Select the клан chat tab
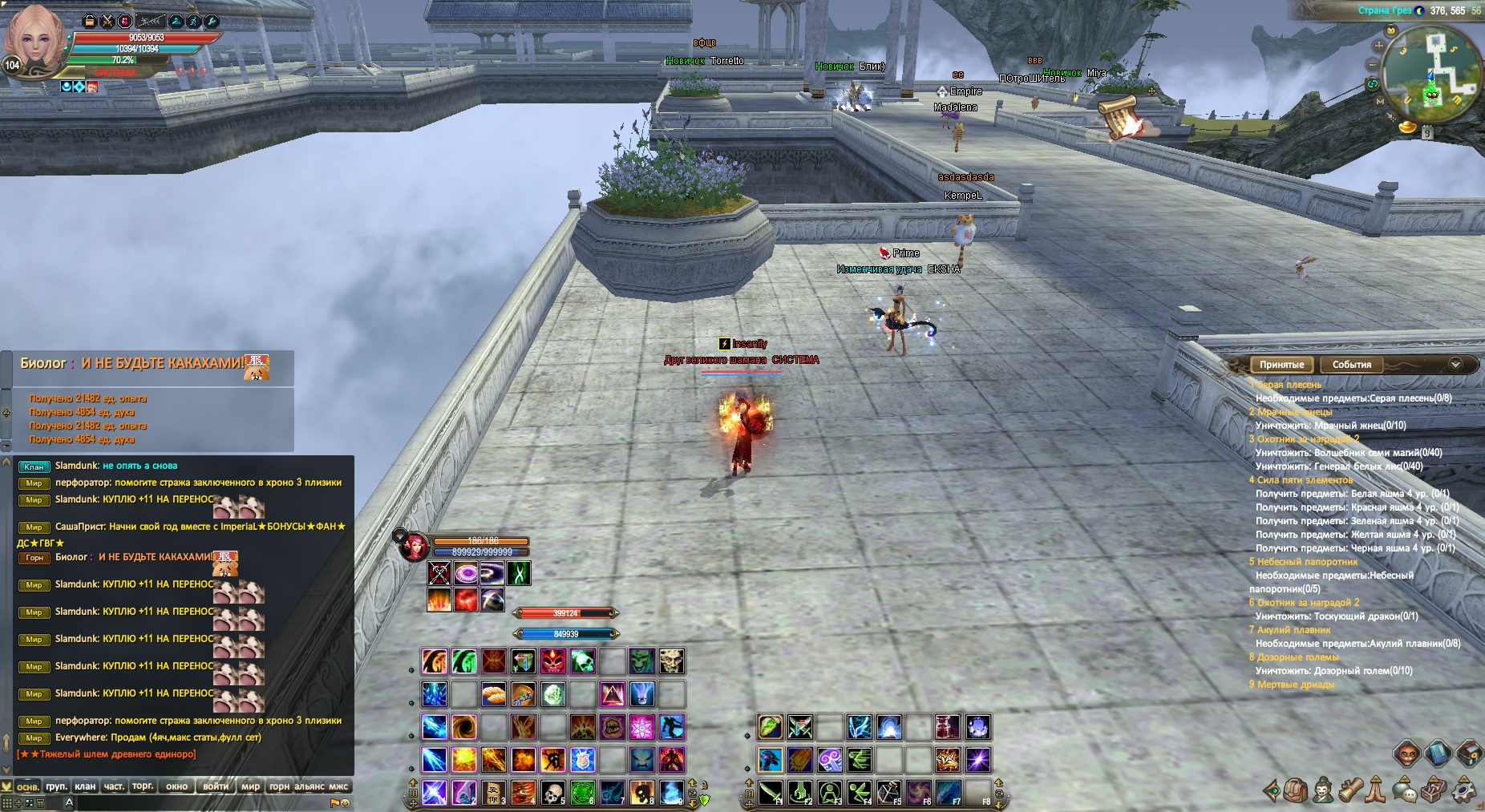The width and height of the screenshot is (1485, 812). (85, 786)
